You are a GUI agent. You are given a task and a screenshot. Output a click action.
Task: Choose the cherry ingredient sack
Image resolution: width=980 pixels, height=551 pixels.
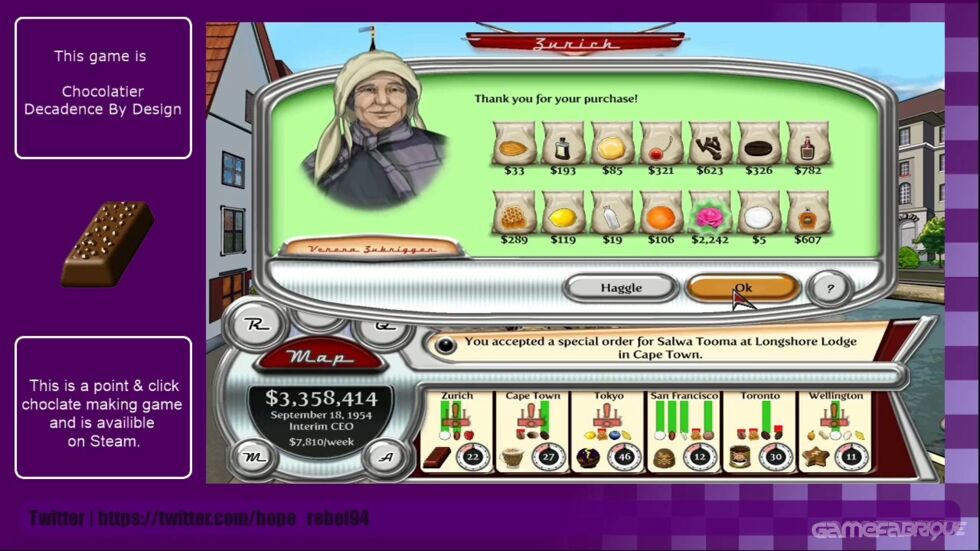tap(661, 145)
